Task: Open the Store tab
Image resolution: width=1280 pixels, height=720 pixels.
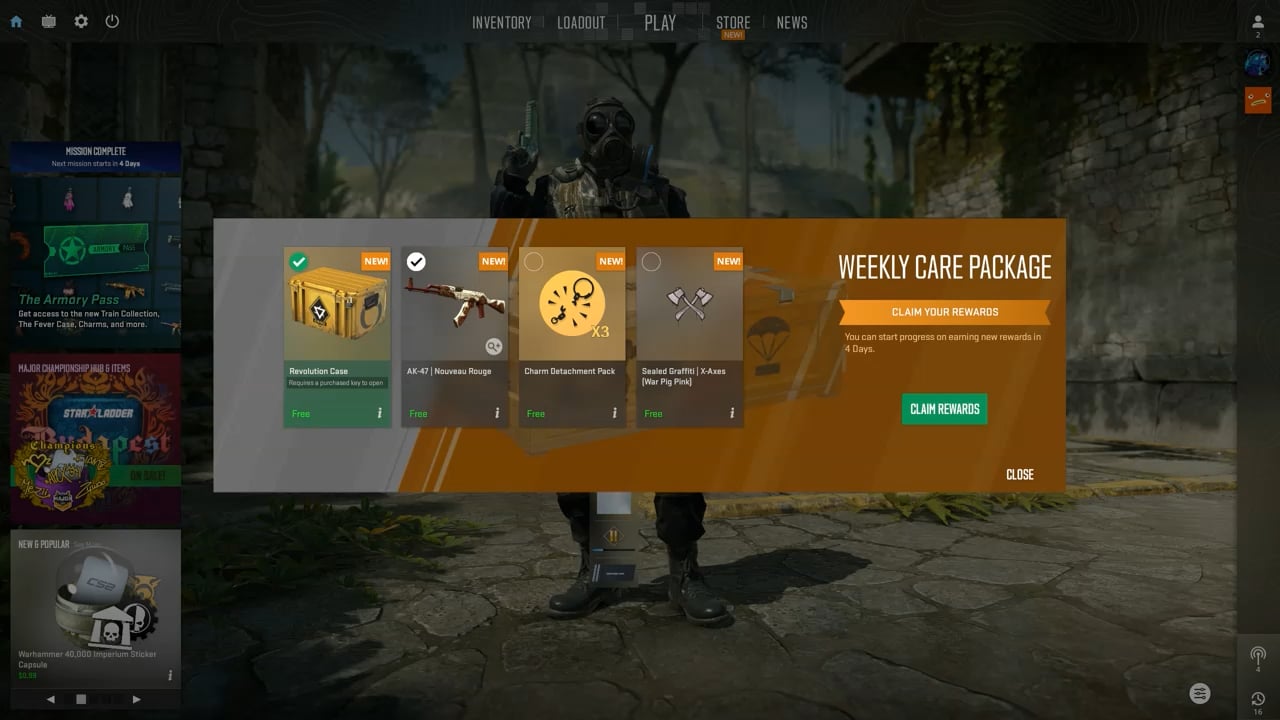Action: pos(733,22)
